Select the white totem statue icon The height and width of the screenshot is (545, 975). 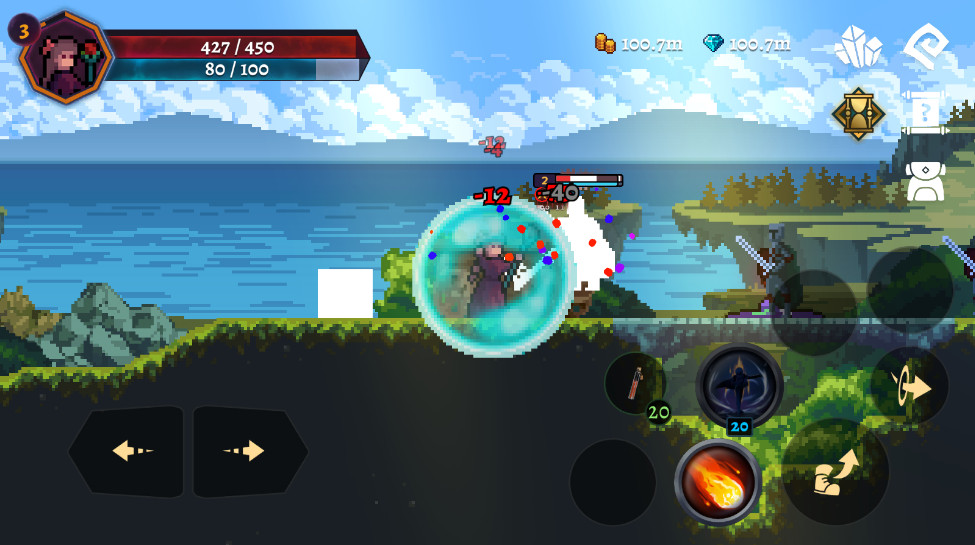pos(925,179)
